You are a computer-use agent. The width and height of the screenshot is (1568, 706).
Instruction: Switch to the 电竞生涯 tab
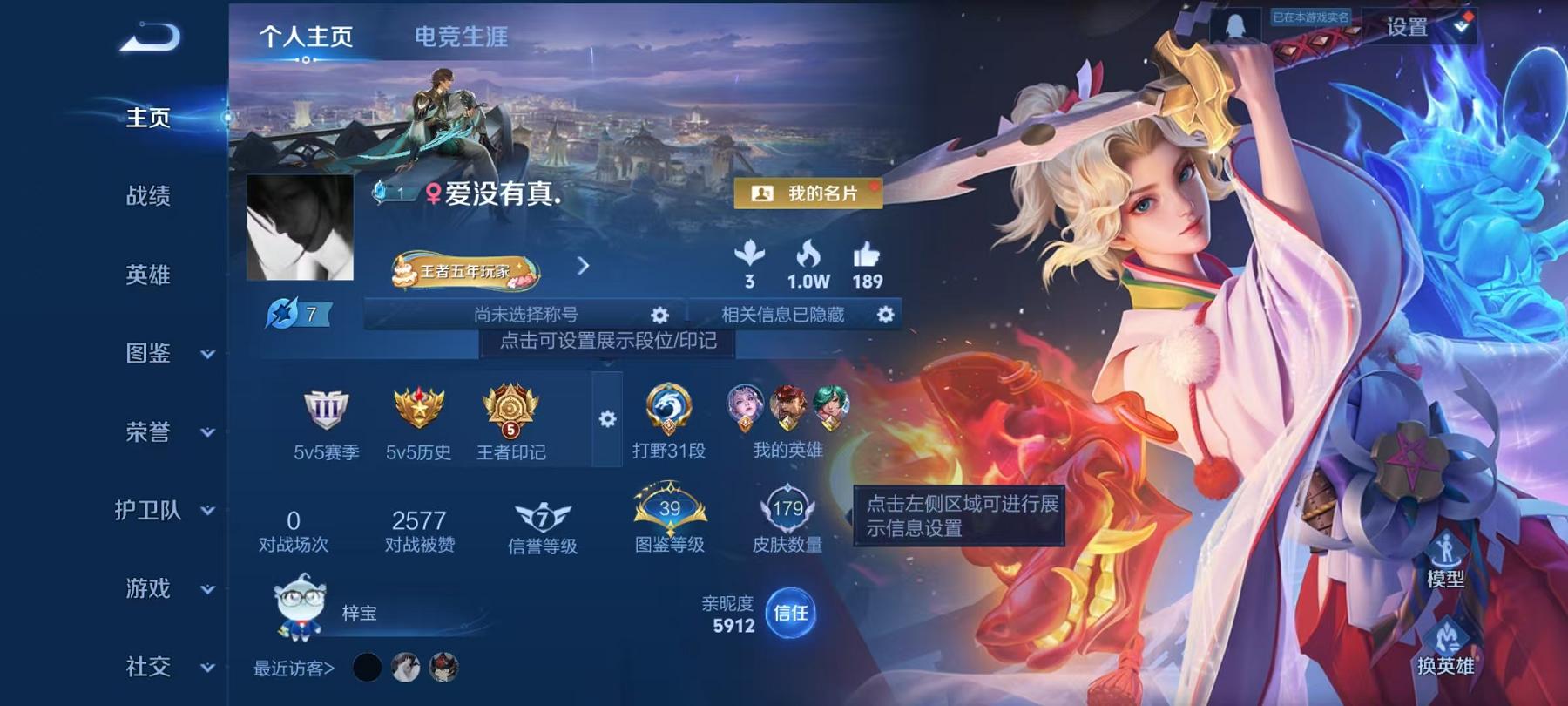click(460, 37)
